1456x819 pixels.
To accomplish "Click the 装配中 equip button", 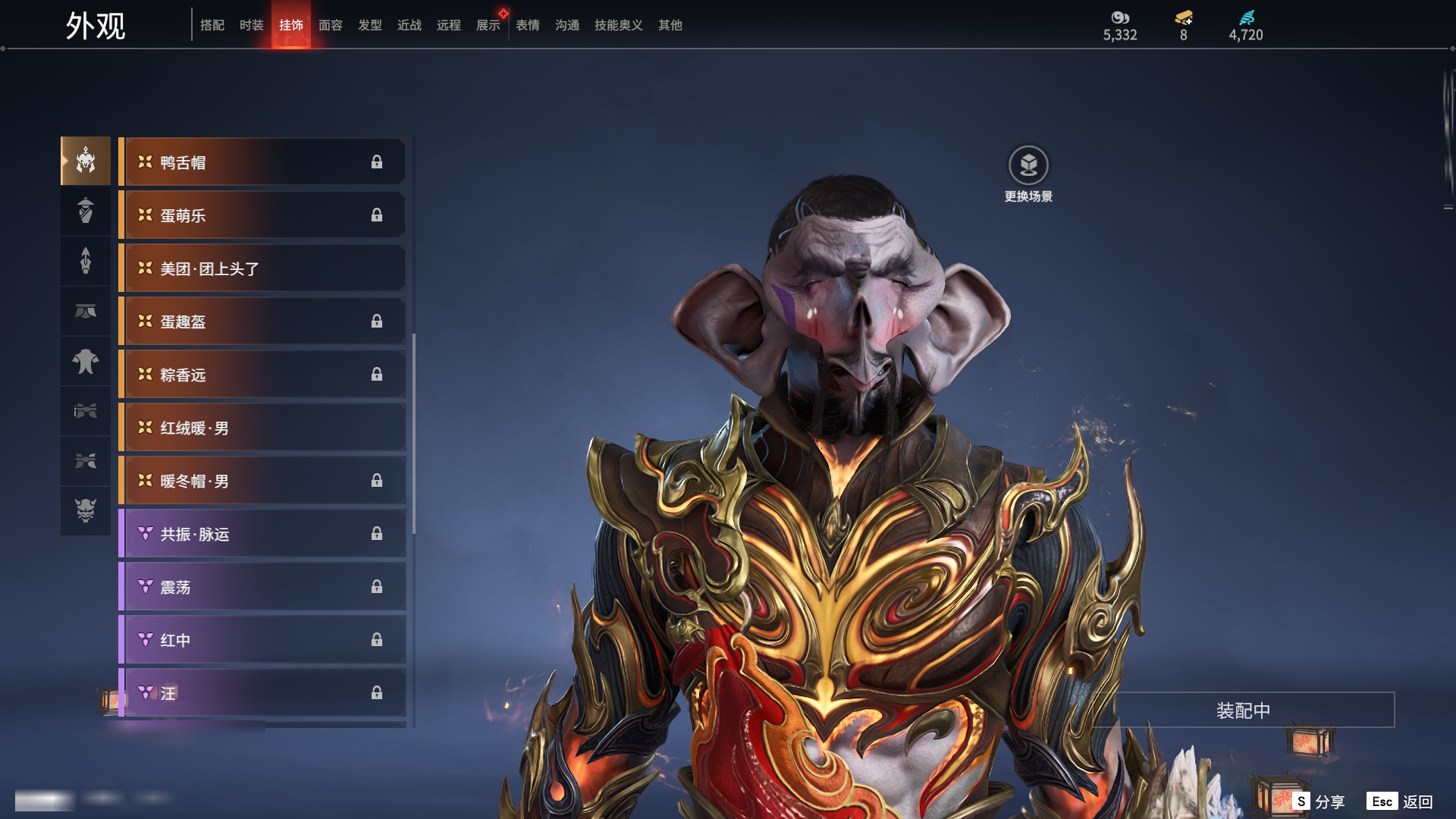I will [1243, 711].
